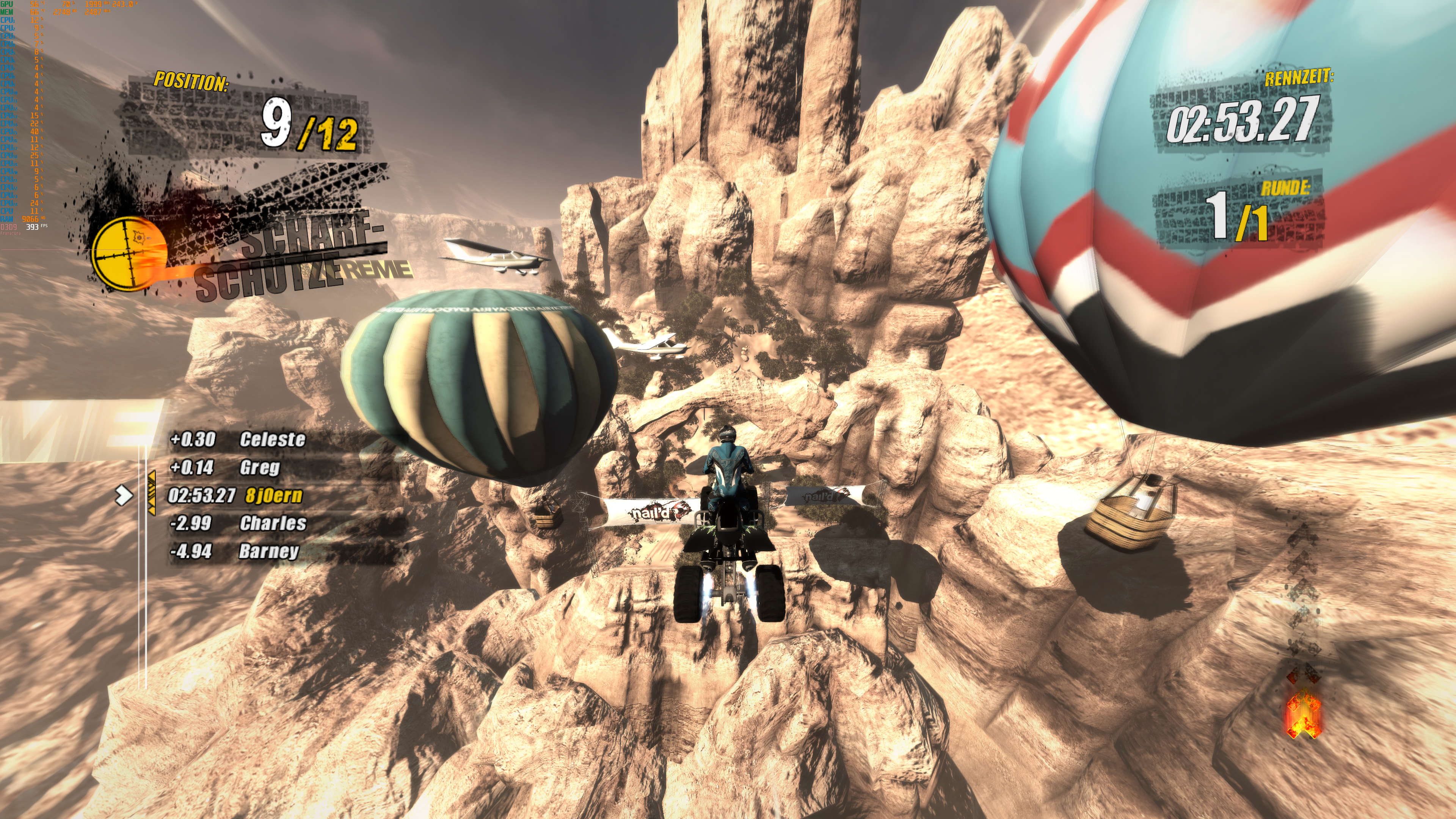Image resolution: width=1456 pixels, height=819 pixels.
Task: Select Barney's row in the standings
Action: (x=268, y=551)
